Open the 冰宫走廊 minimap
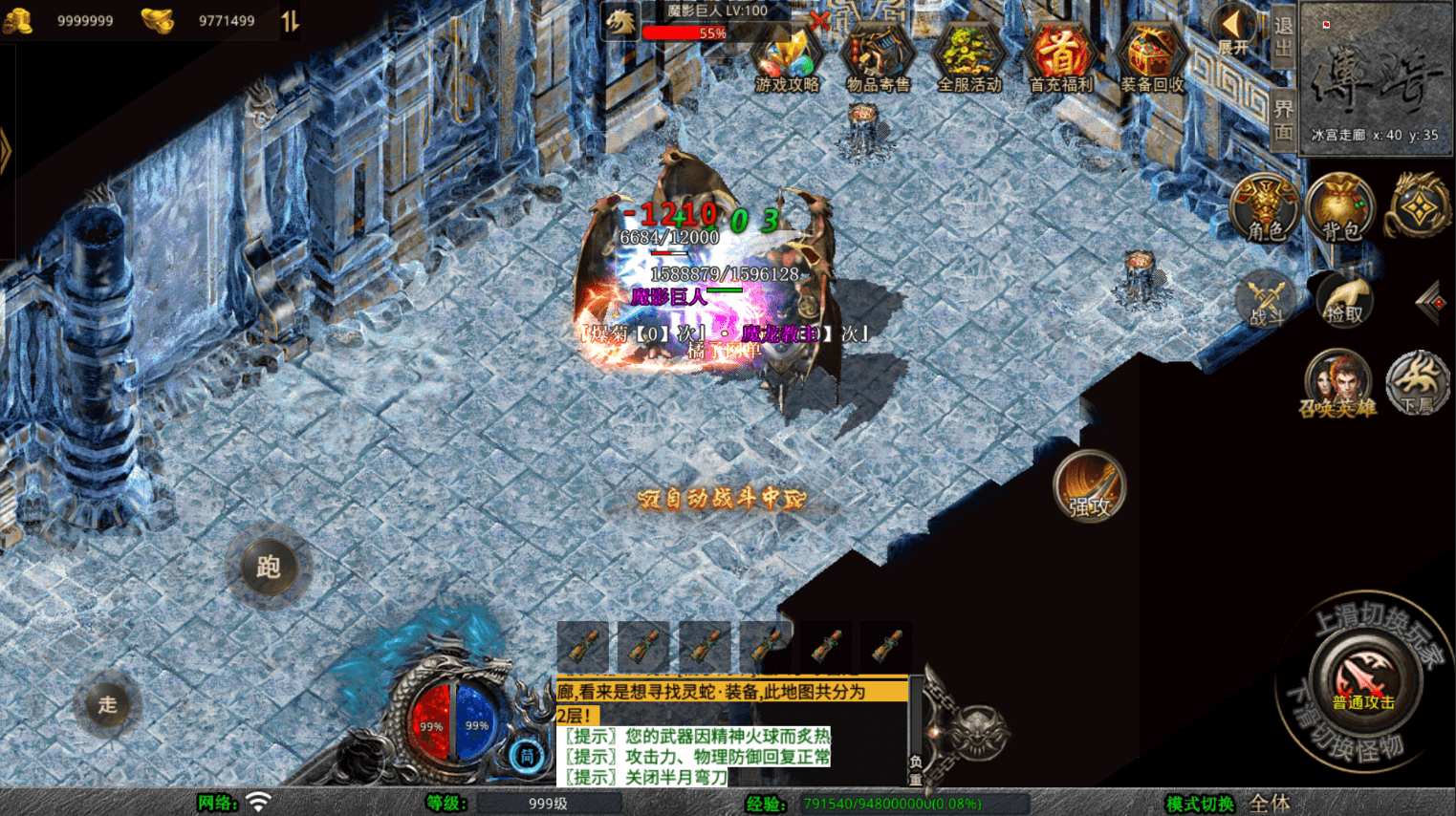1456x816 pixels. (1376, 76)
